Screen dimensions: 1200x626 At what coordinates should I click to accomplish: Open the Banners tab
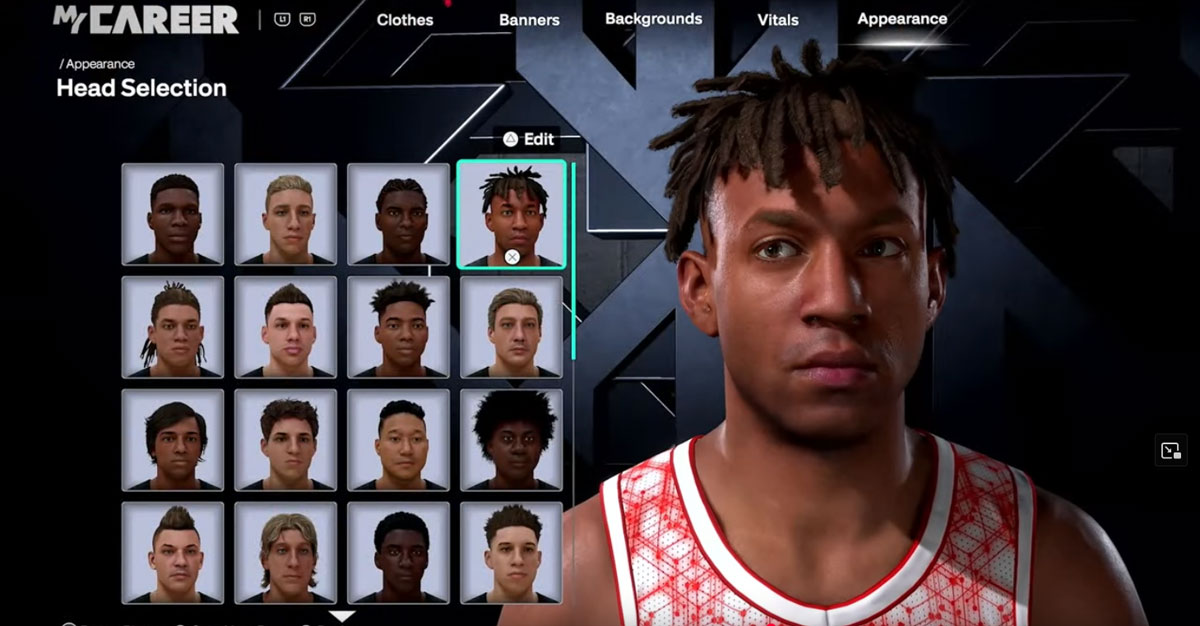pos(529,20)
